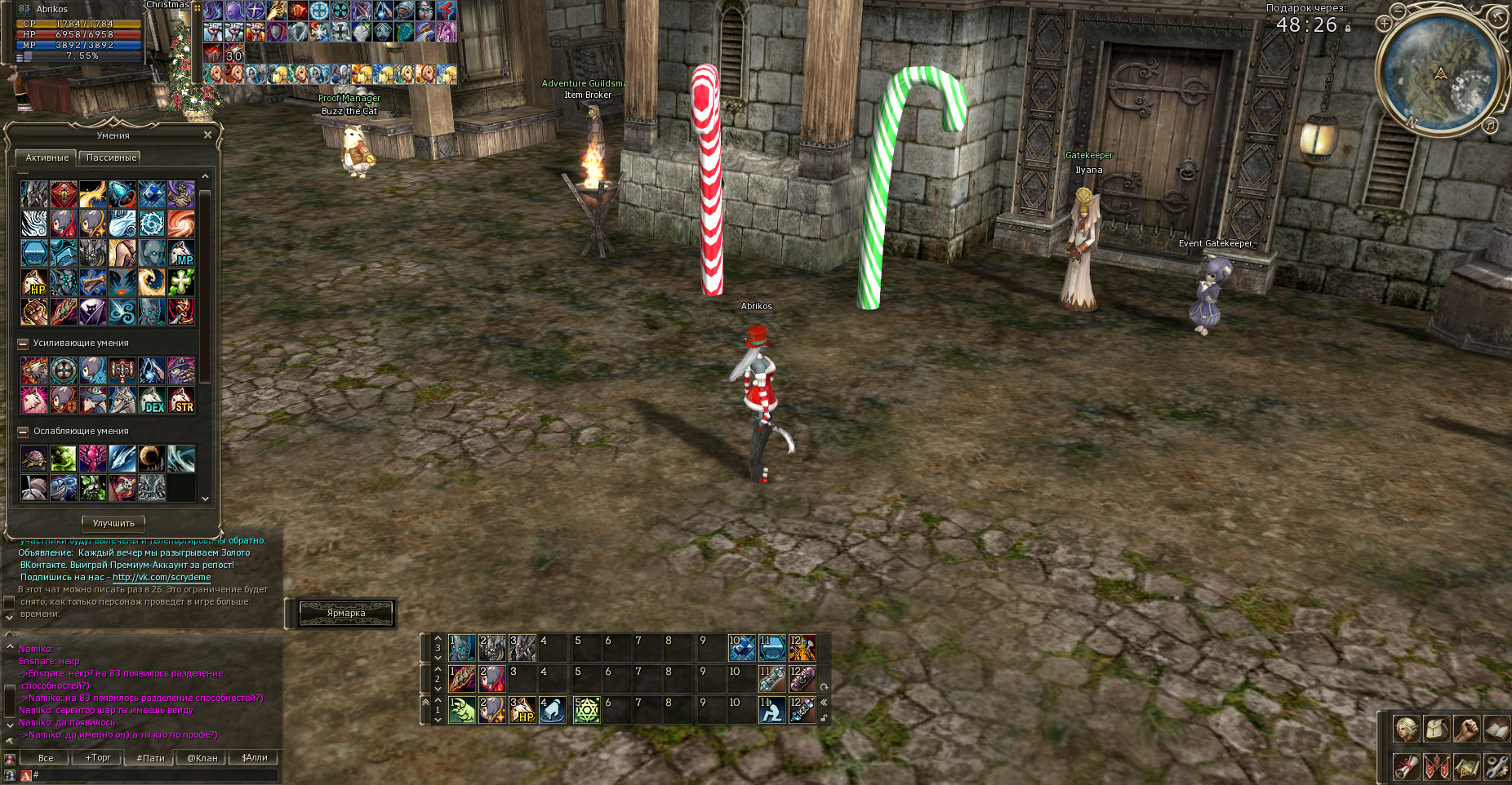The width and height of the screenshot is (1512, 785).
Task: Click the Улучшить button
Action: pyautogui.click(x=113, y=523)
